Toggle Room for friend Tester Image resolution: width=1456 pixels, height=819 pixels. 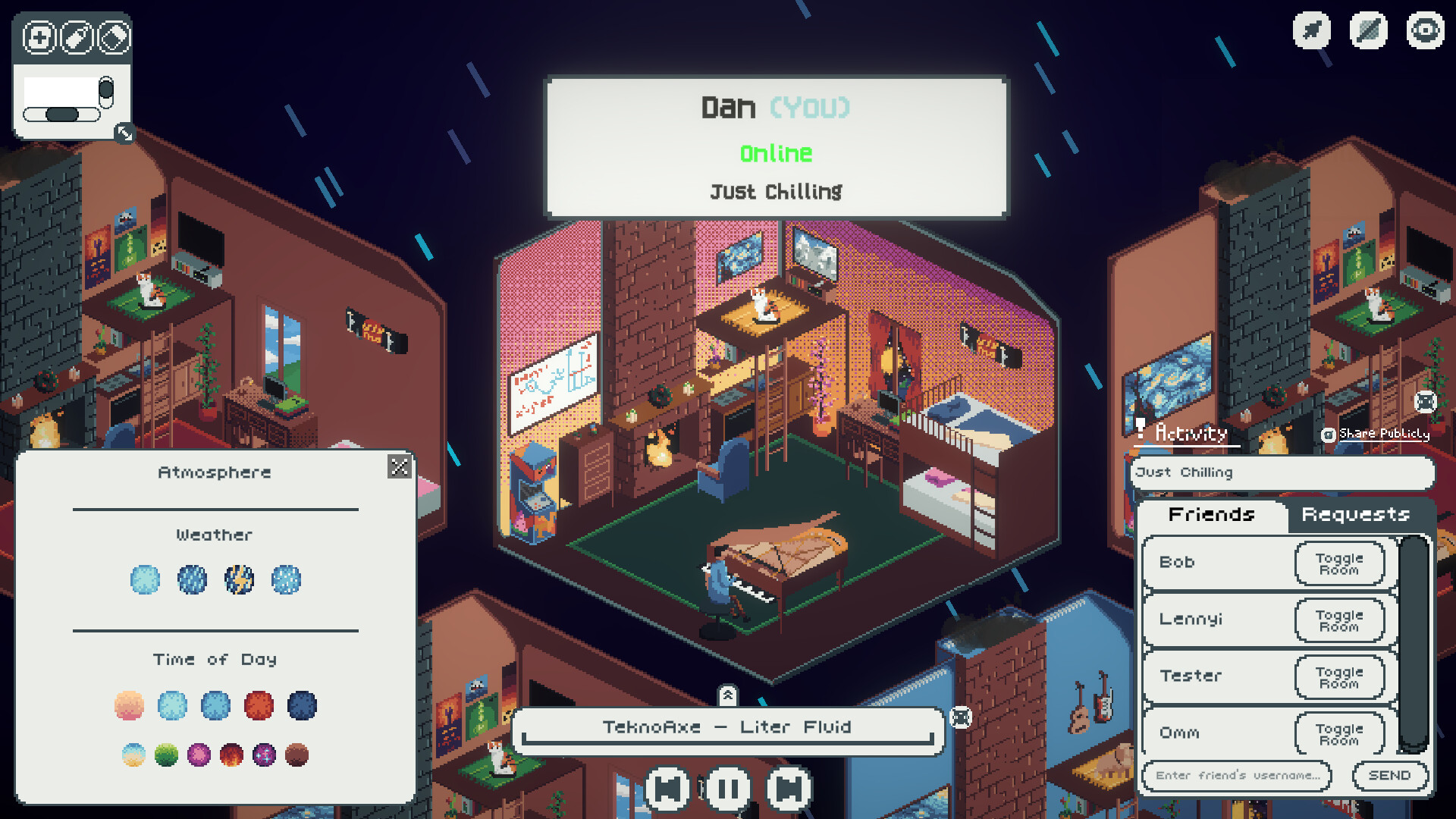[1339, 676]
